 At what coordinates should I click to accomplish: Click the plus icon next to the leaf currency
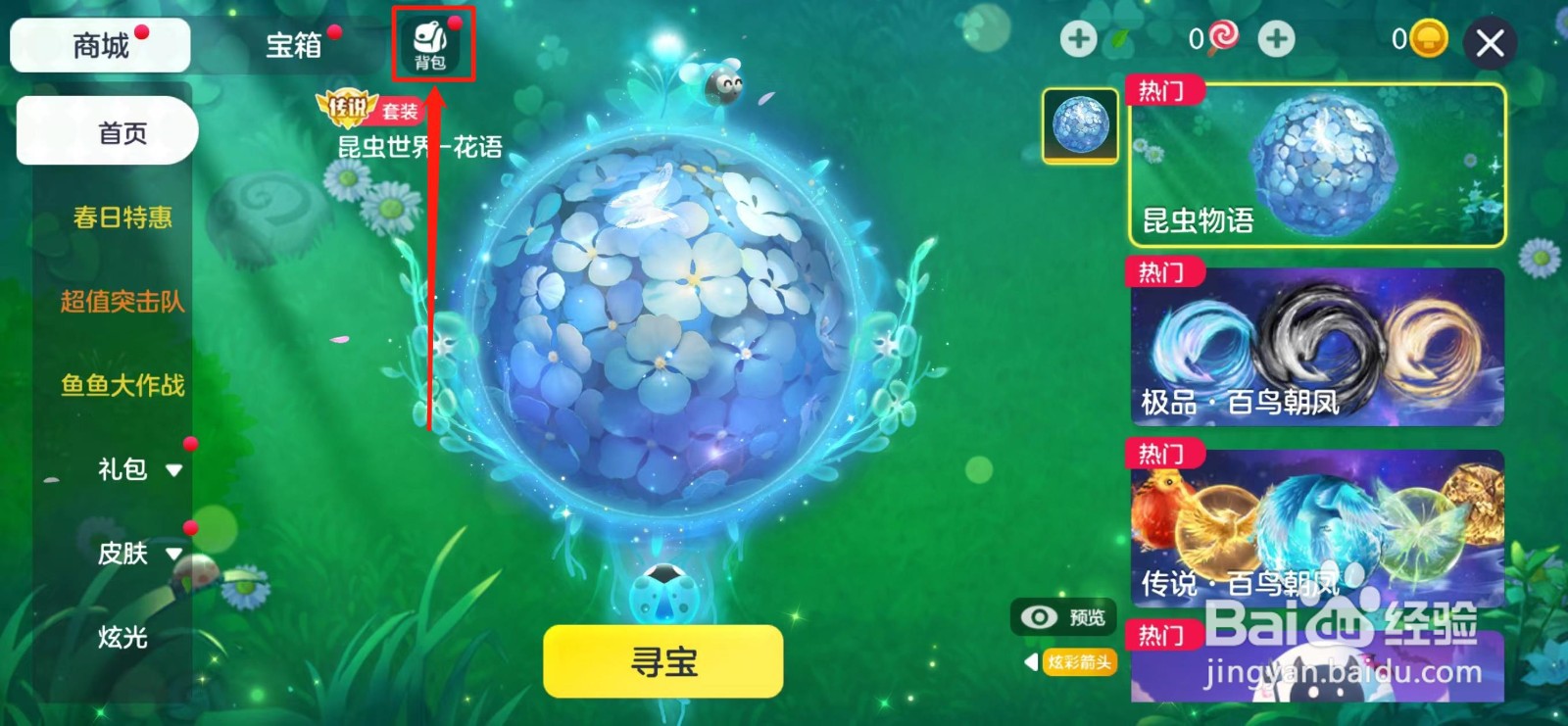(1078, 41)
